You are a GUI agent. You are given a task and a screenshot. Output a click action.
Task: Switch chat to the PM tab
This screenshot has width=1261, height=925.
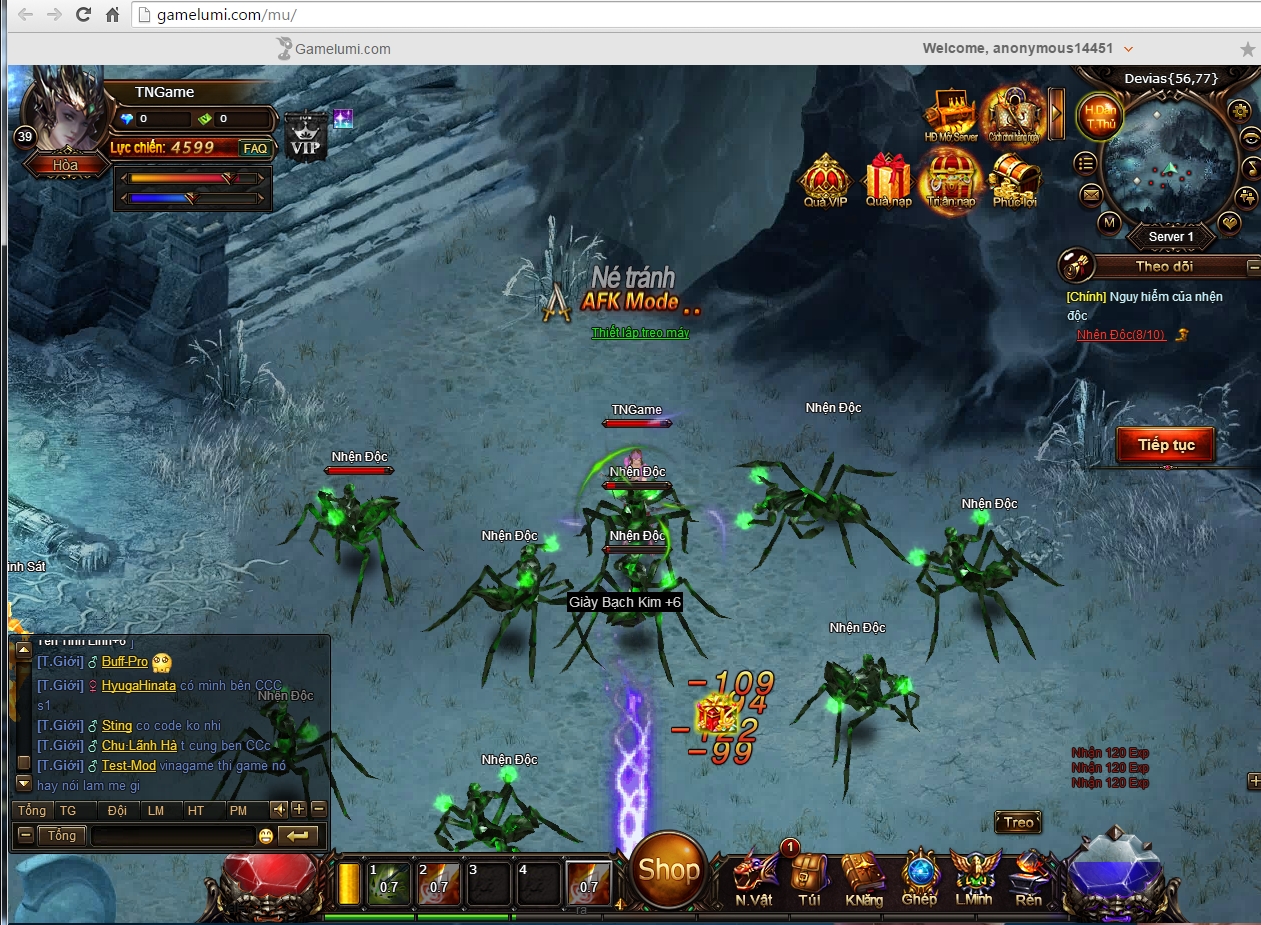(x=238, y=810)
